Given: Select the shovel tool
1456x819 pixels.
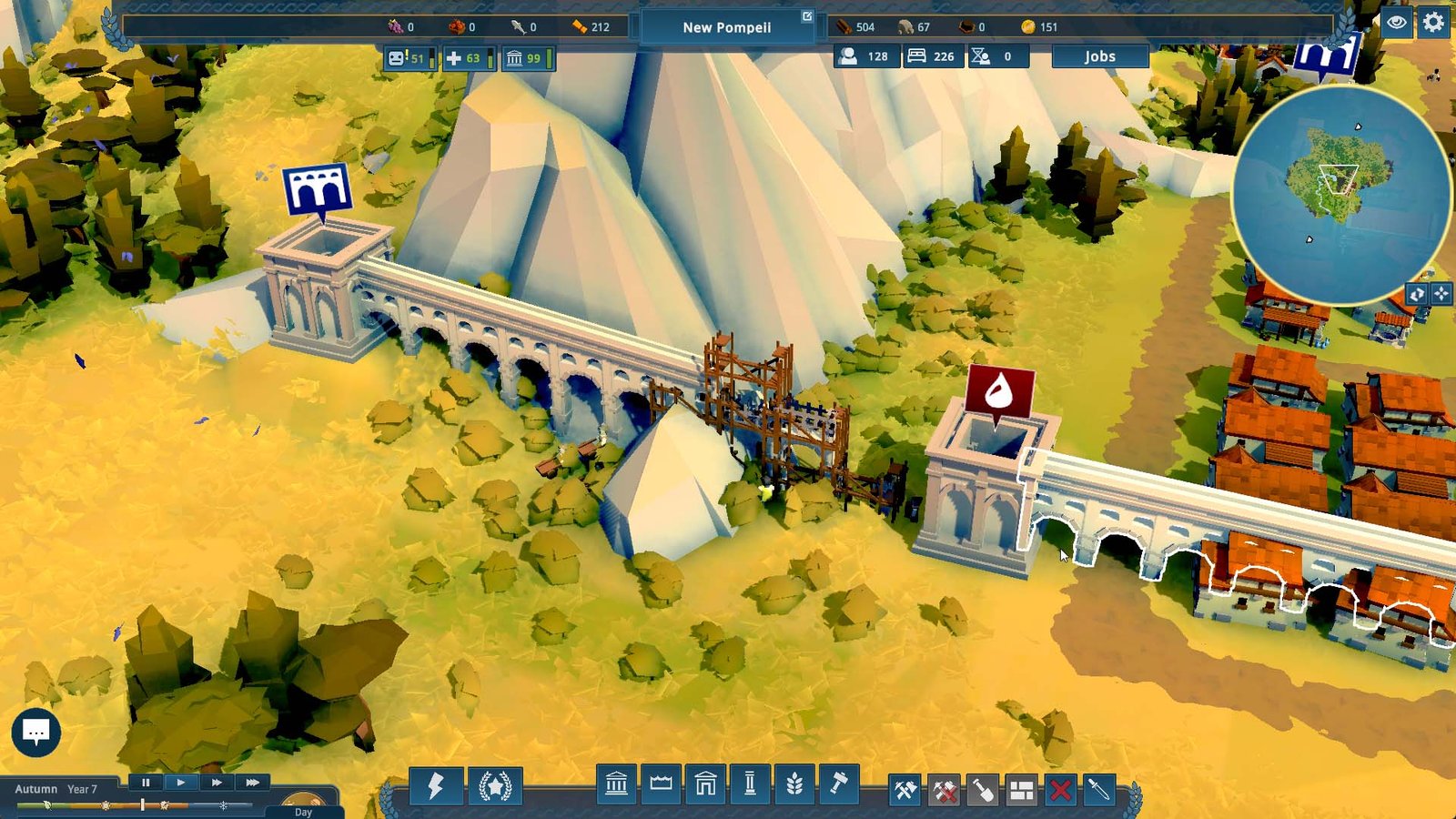Looking at the screenshot, I should (983, 790).
